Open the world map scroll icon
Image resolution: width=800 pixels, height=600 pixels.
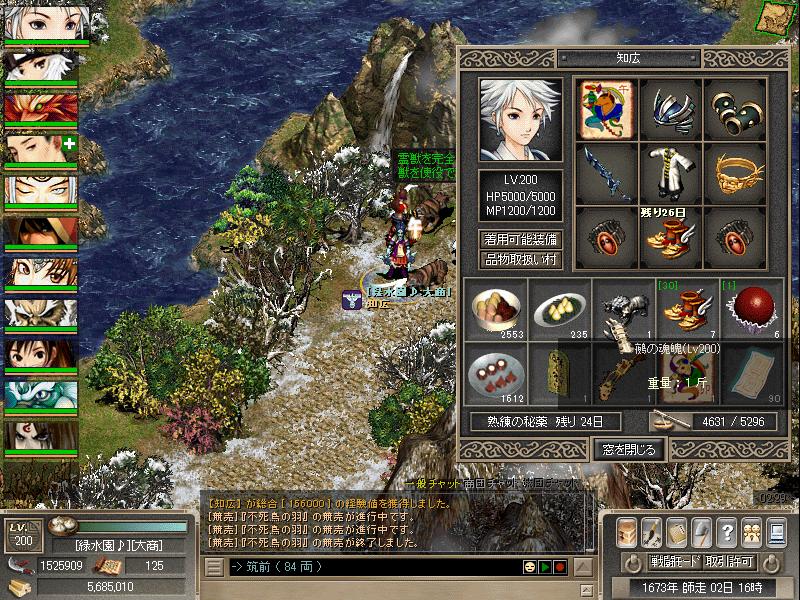click(x=776, y=17)
